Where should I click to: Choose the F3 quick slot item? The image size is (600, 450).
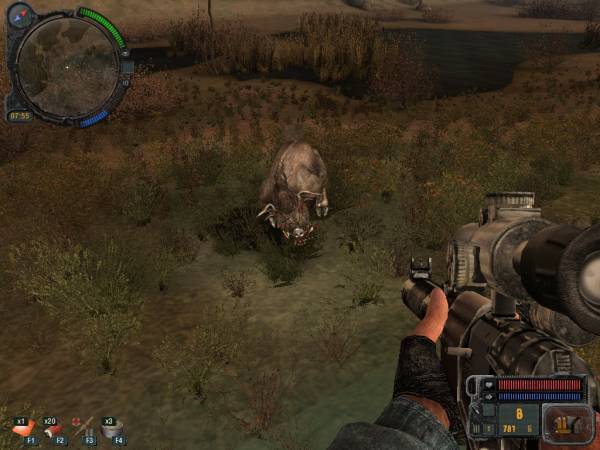pyautogui.click(x=84, y=430)
